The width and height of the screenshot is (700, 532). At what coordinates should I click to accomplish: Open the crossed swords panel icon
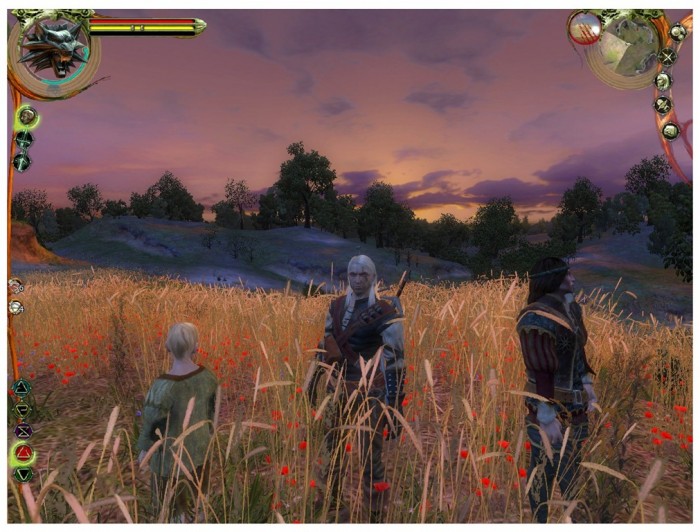click(x=666, y=57)
